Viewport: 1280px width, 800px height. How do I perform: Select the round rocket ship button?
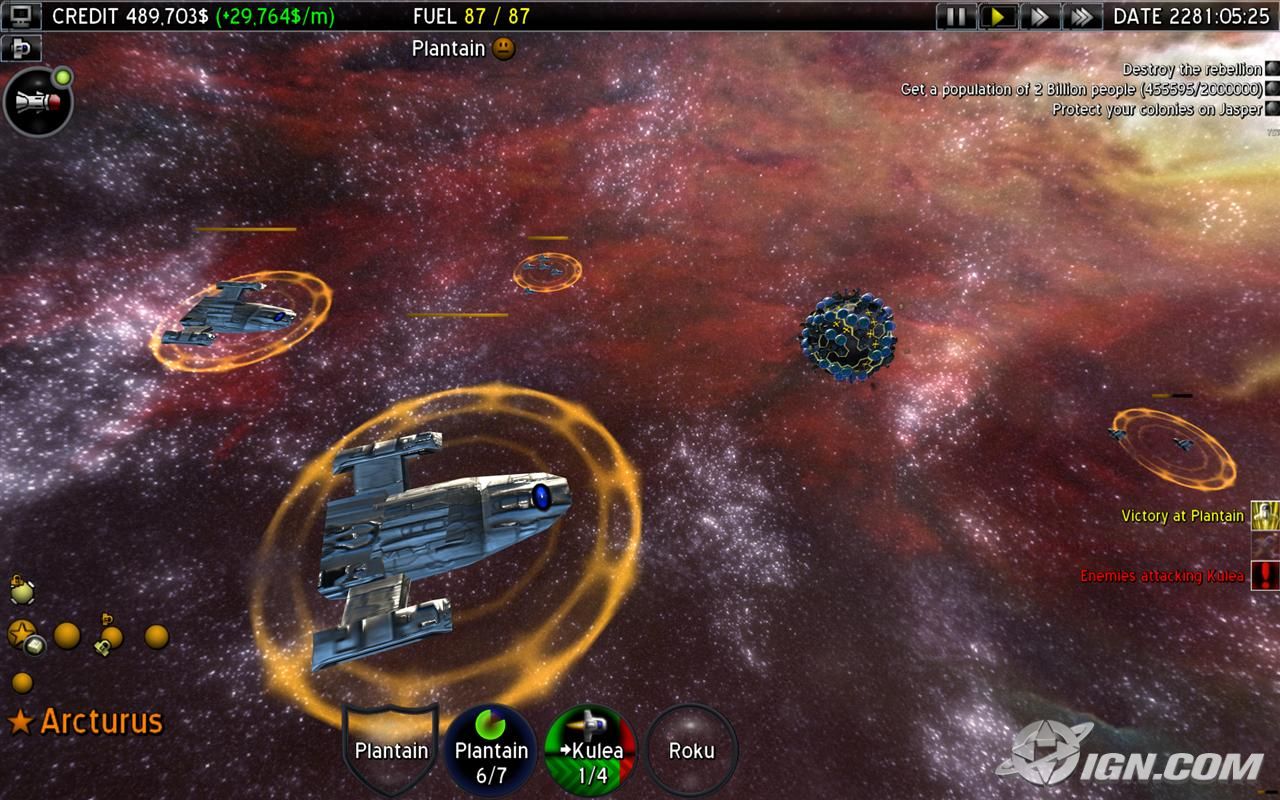coord(38,102)
